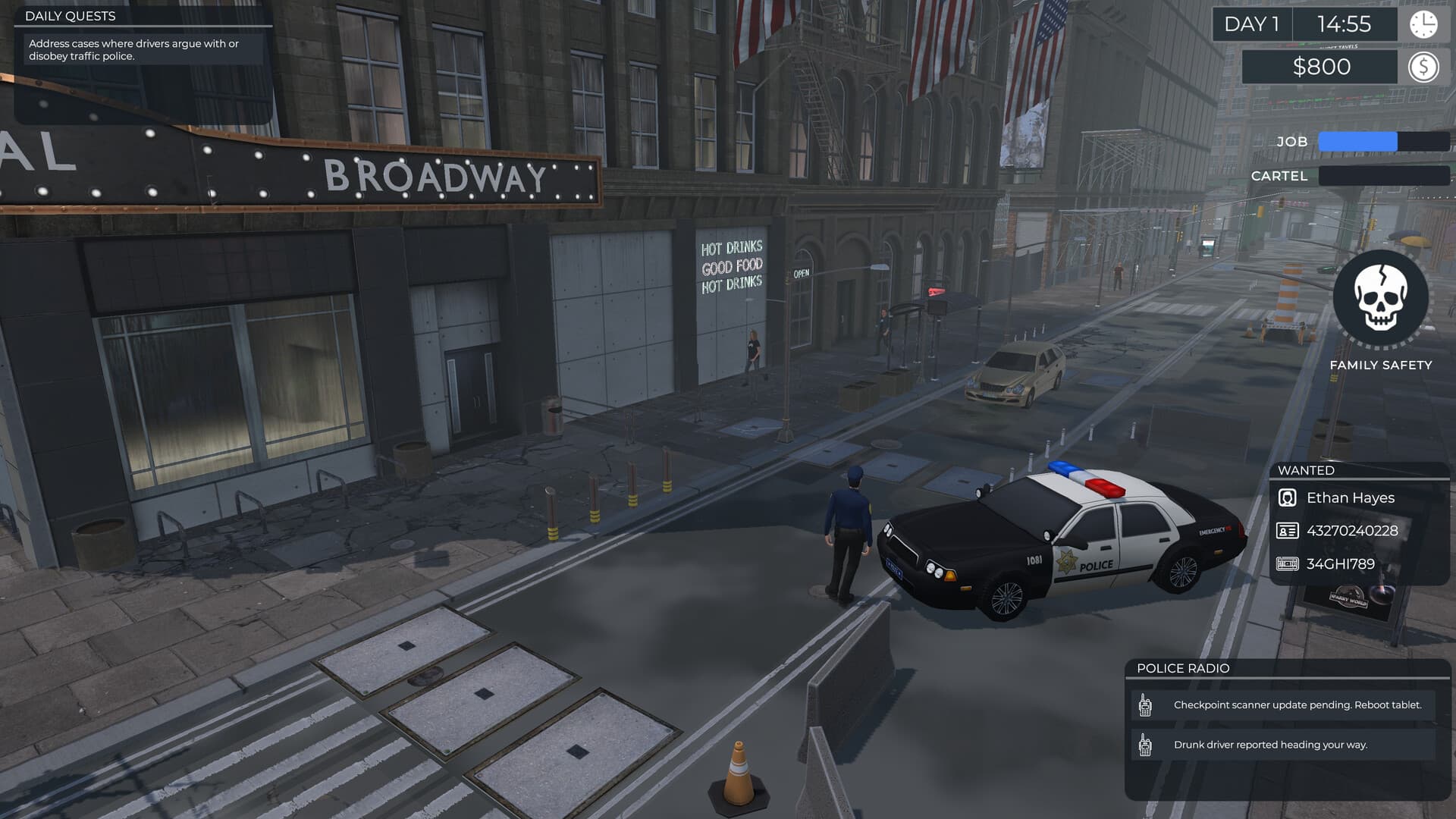
Task: Toggle the DAILY QUESTS panel header
Action: click(72, 15)
